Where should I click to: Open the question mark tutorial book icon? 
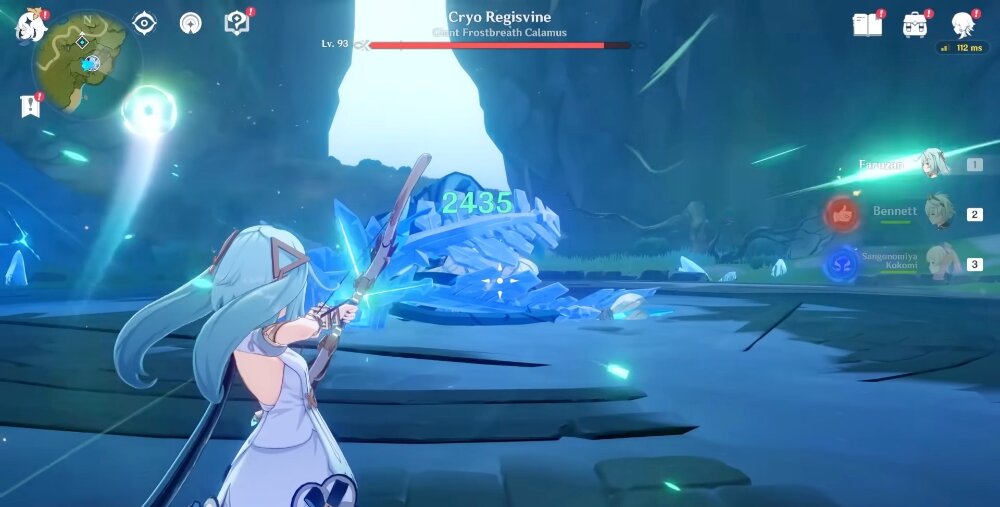[236, 23]
